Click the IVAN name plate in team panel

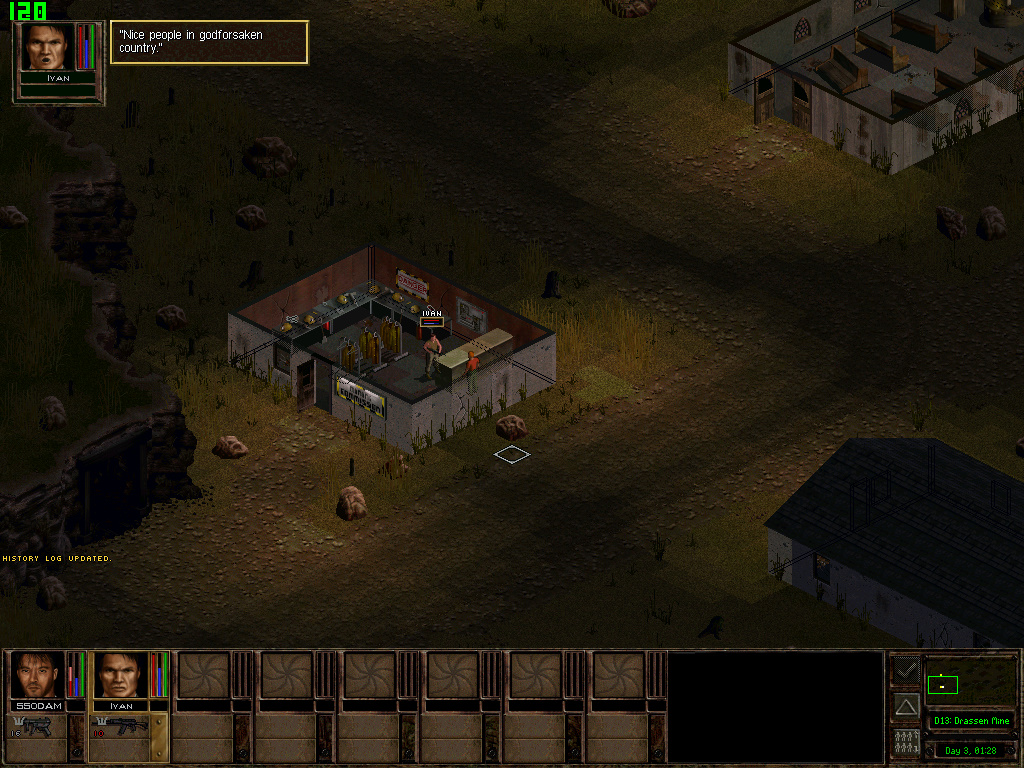click(x=120, y=706)
